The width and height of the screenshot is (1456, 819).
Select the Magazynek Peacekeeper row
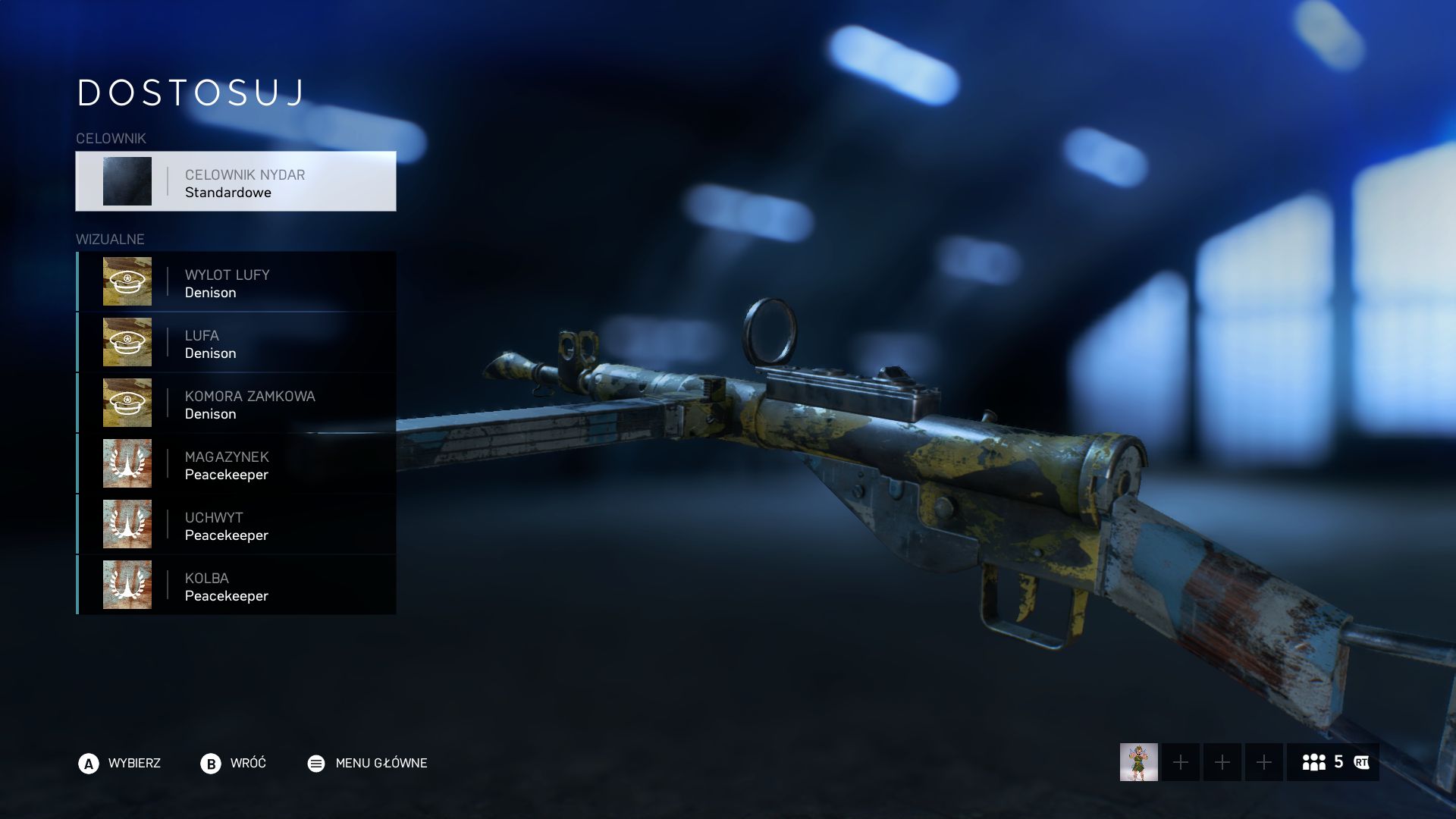pos(236,464)
